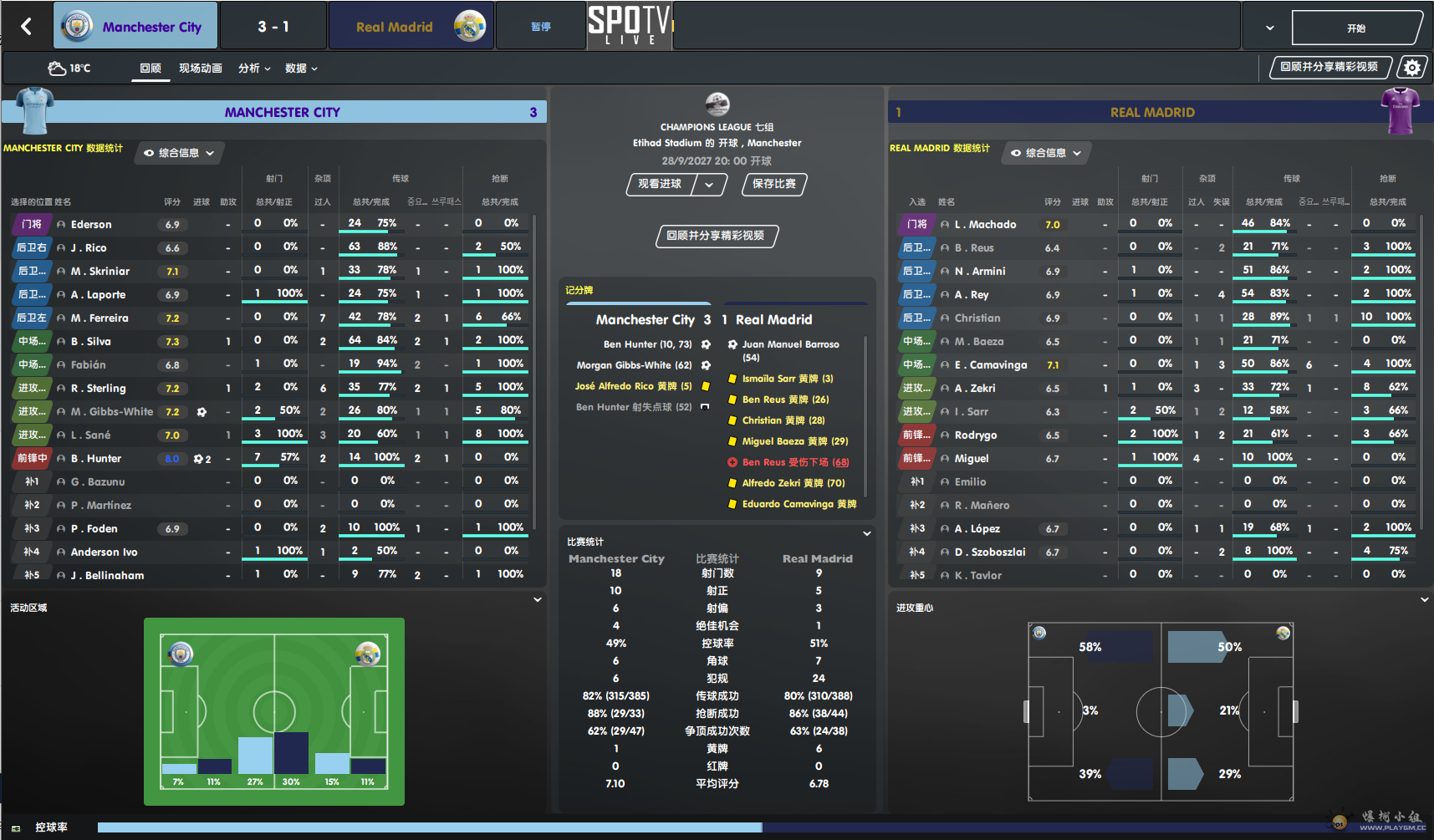Select the Real Madrid team tab

pos(411,26)
